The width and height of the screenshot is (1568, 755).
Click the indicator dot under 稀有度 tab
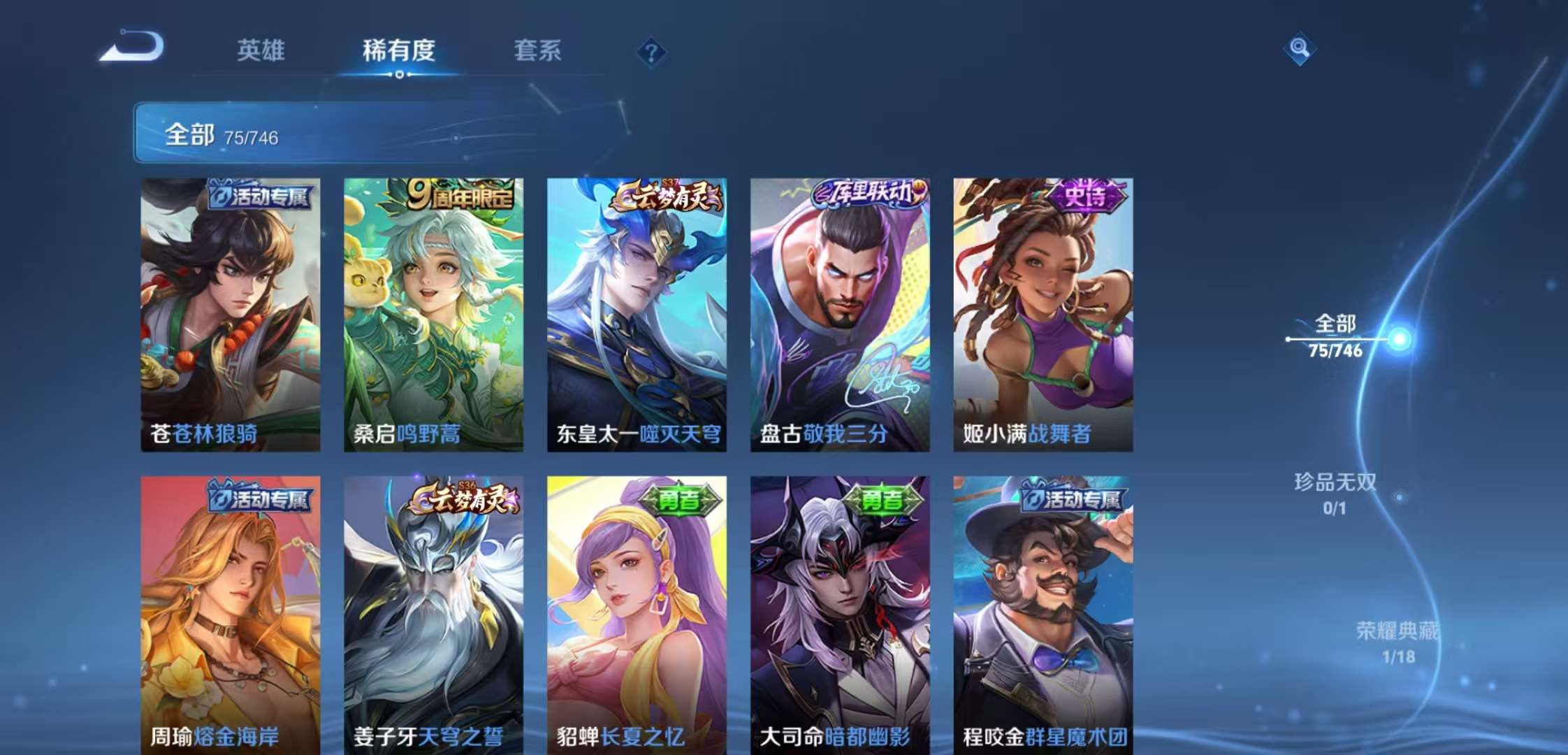point(398,74)
